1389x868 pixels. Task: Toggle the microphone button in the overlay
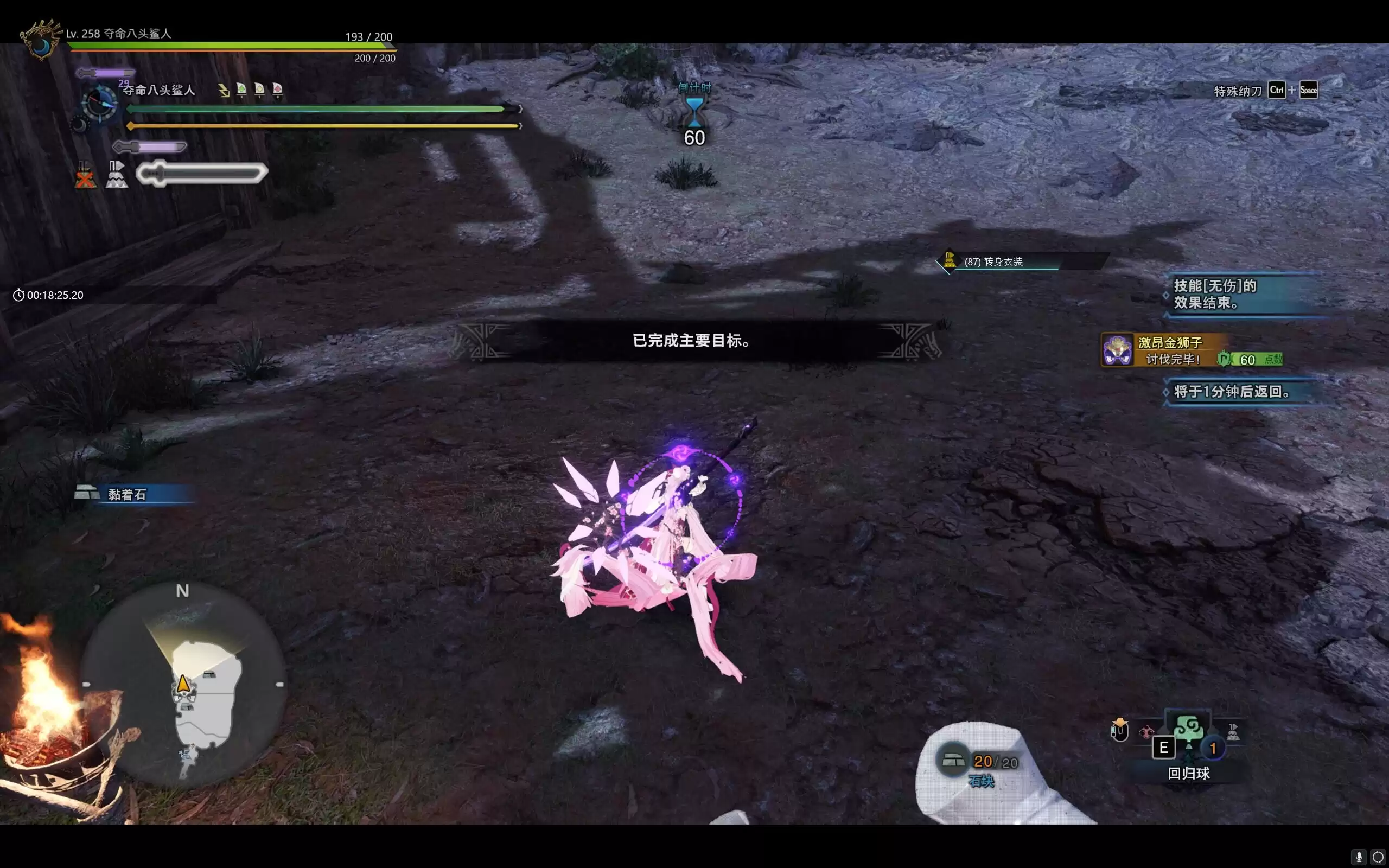pyautogui.click(x=1358, y=858)
